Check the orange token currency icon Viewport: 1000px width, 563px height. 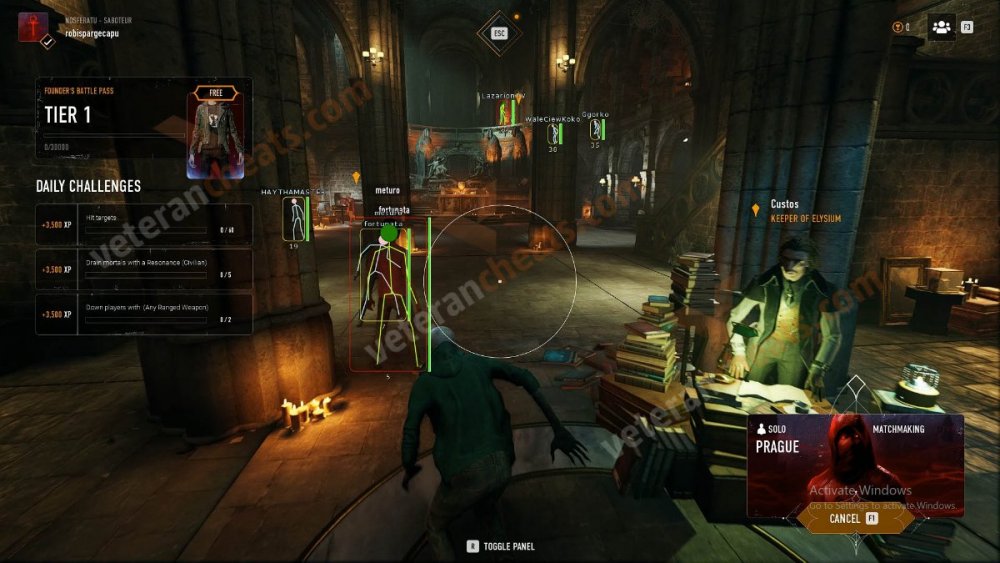coord(897,27)
